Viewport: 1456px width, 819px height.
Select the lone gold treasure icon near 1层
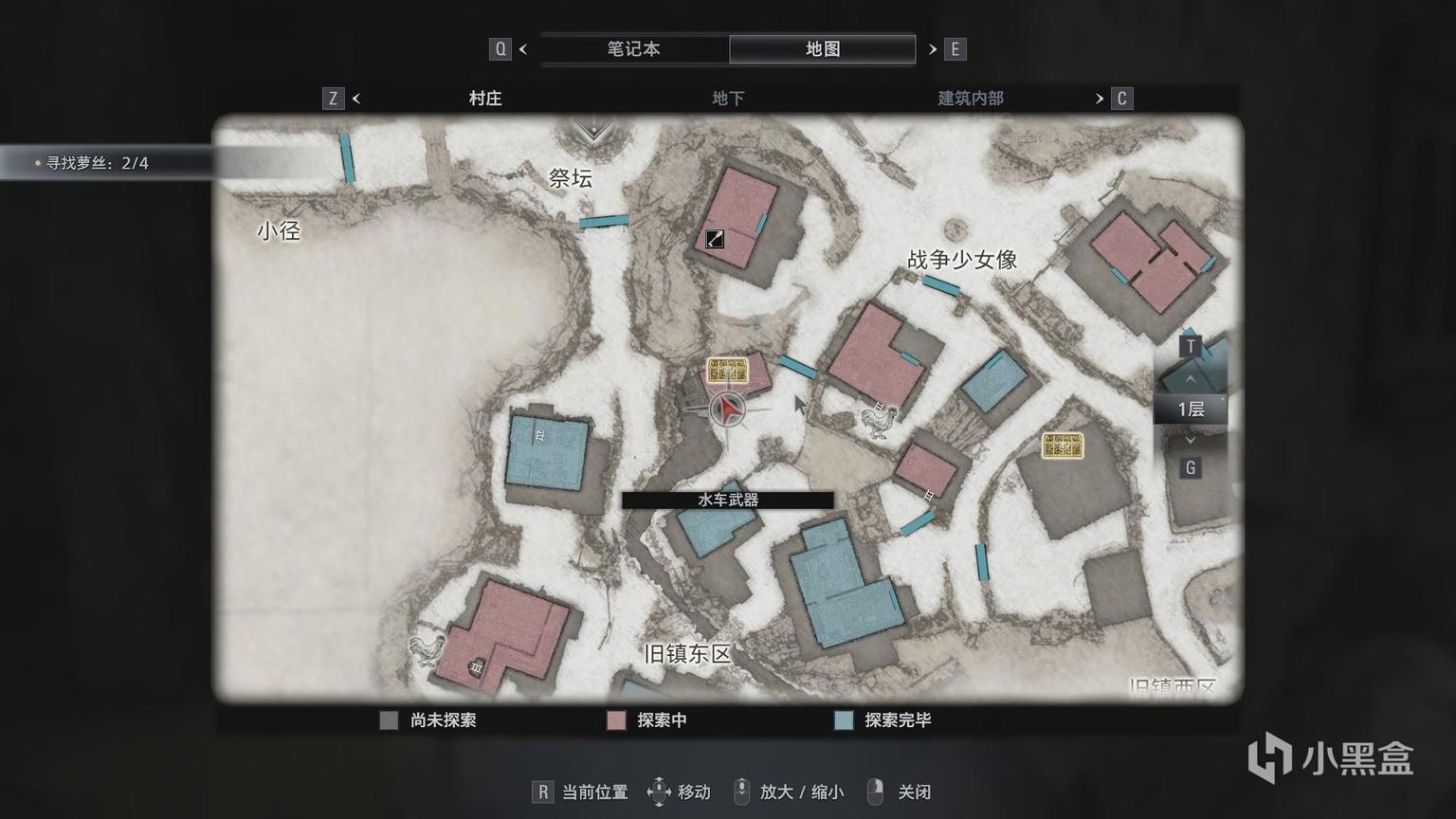1062,445
